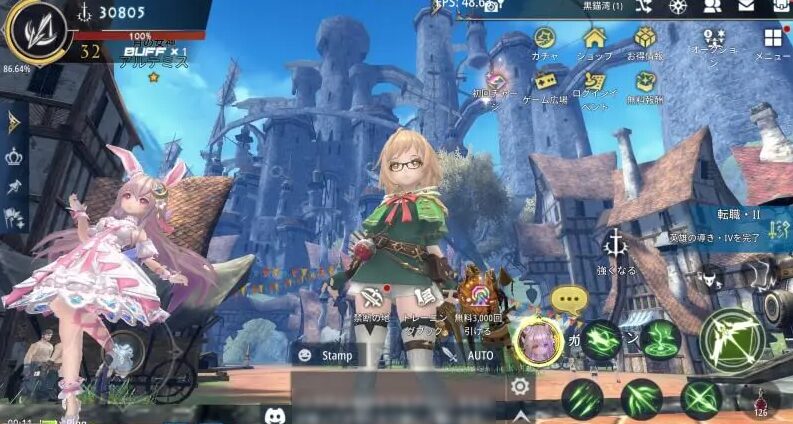The height and width of the screenshot is (424, 793).
Task: Open the 初回チャージ first charge offer
Action: coord(496,80)
